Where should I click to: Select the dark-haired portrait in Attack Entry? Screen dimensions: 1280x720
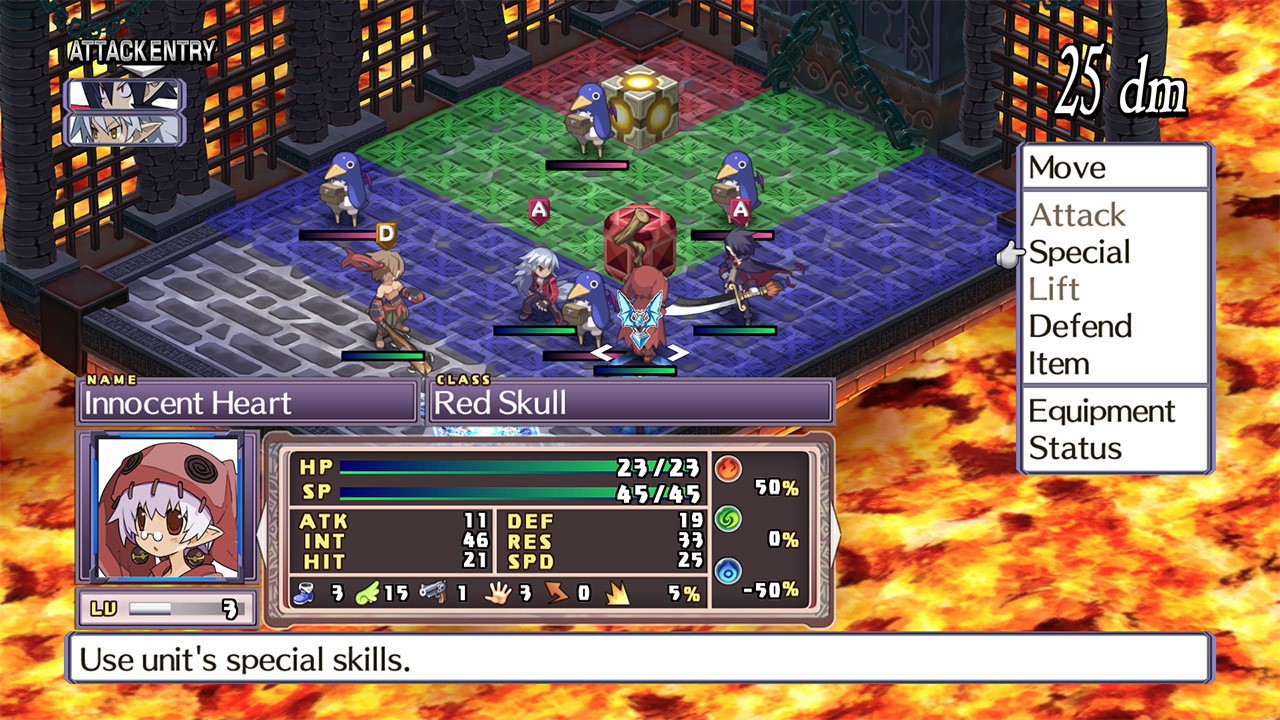[x=124, y=95]
